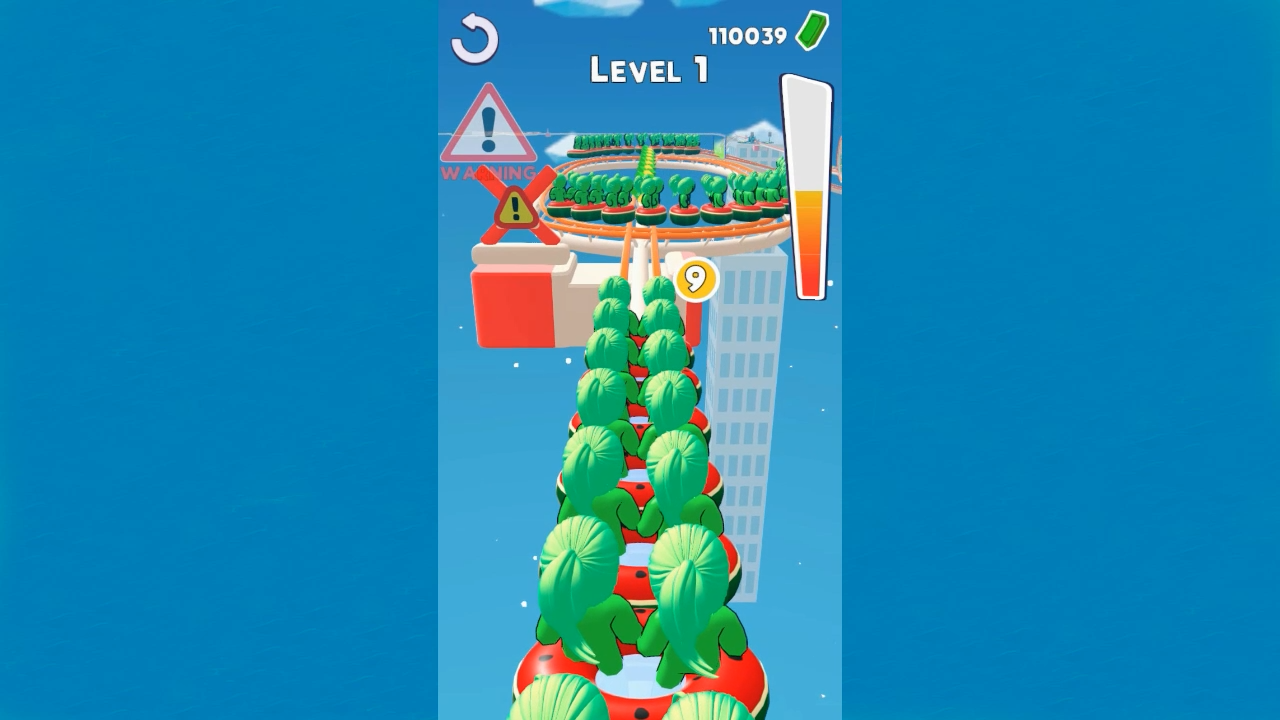Tap the green cash icon

(810, 30)
